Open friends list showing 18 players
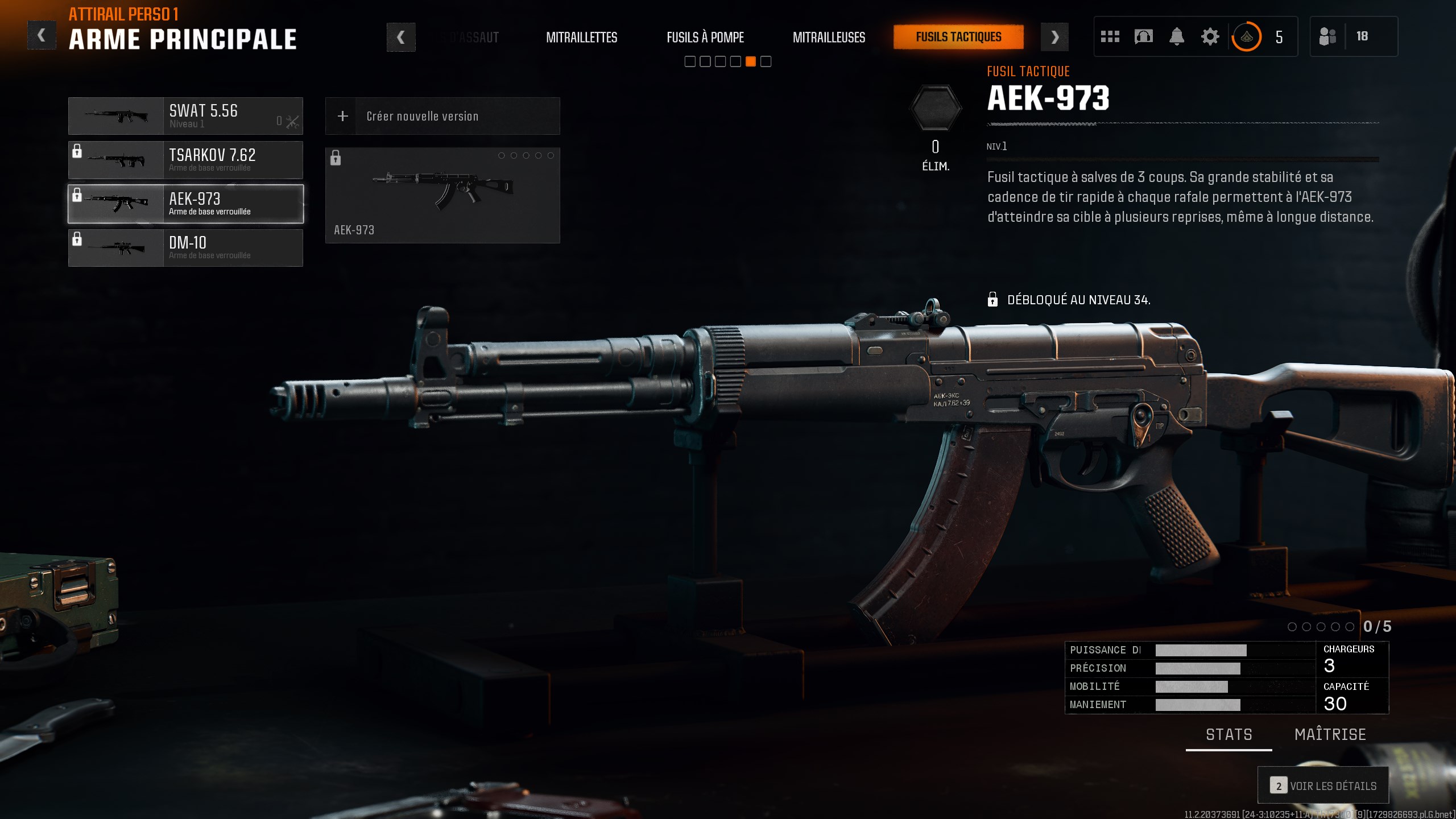The image size is (1456, 819). point(1354,36)
